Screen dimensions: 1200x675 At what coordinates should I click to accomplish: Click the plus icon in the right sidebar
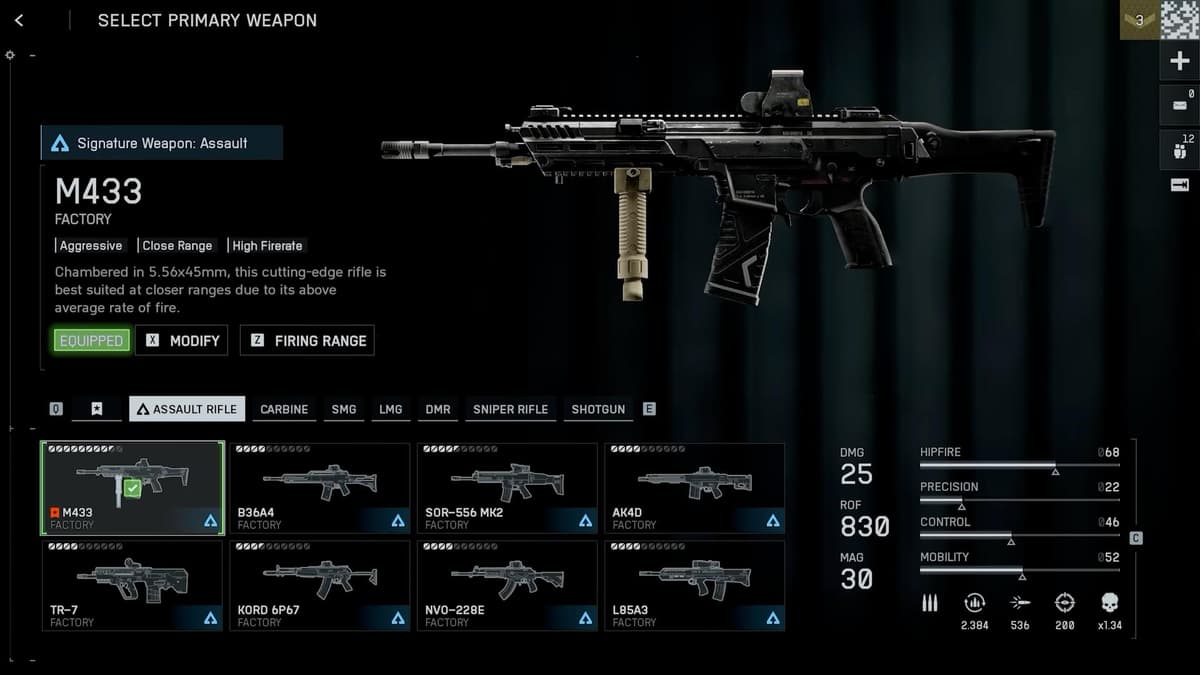tap(1179, 61)
